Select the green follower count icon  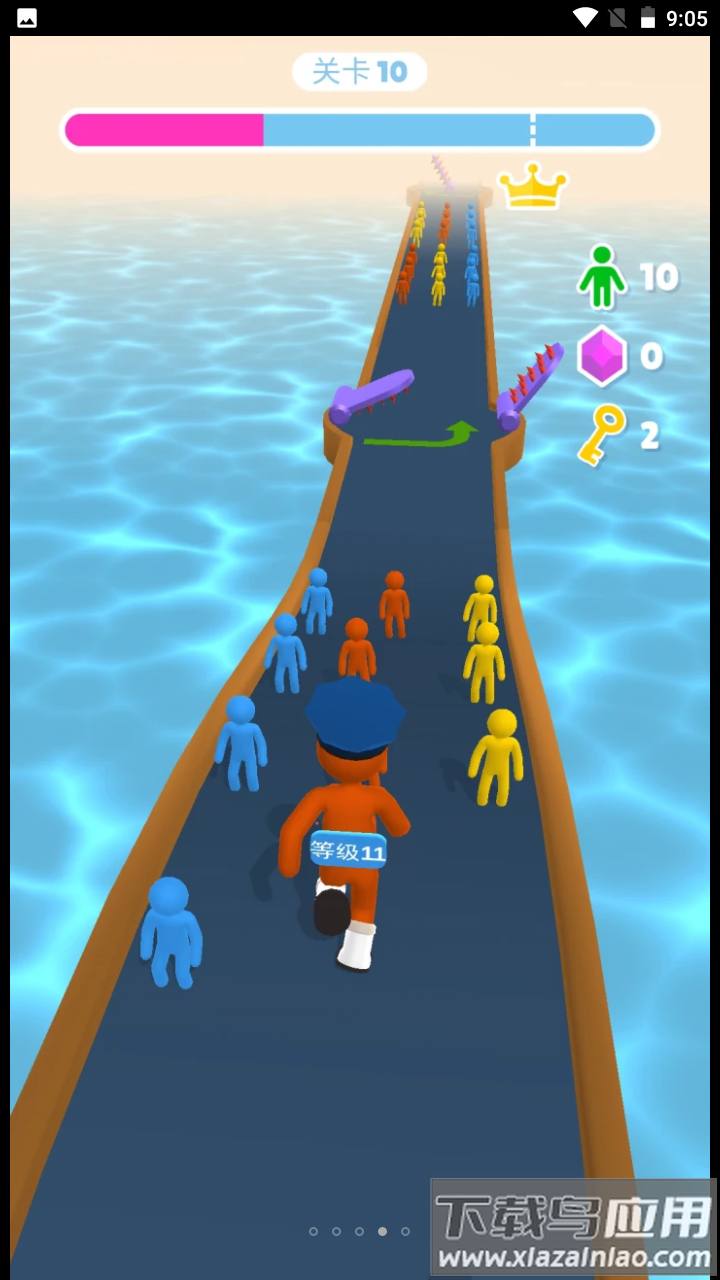pos(602,276)
